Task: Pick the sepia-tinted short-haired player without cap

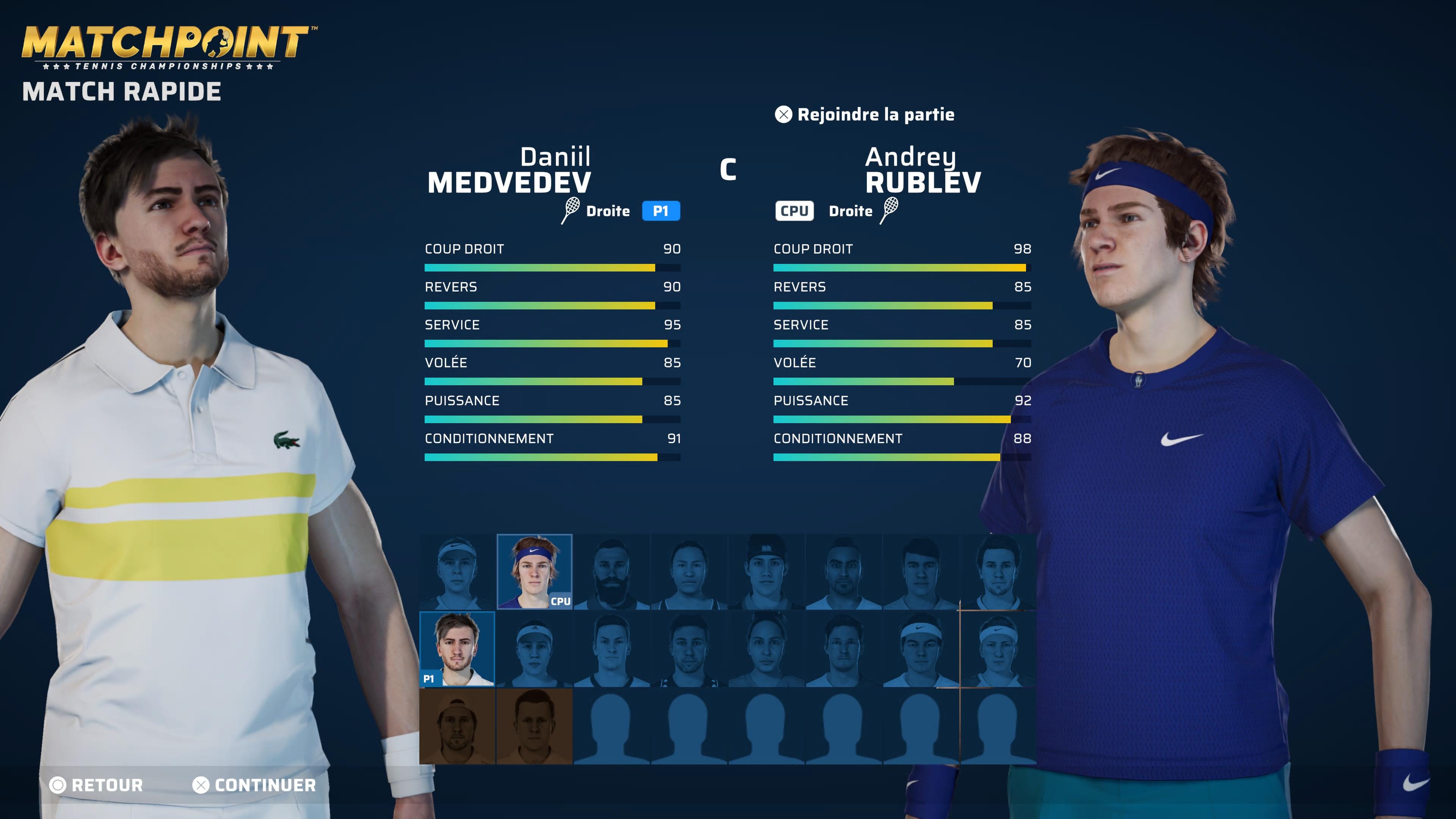Action: click(x=534, y=726)
